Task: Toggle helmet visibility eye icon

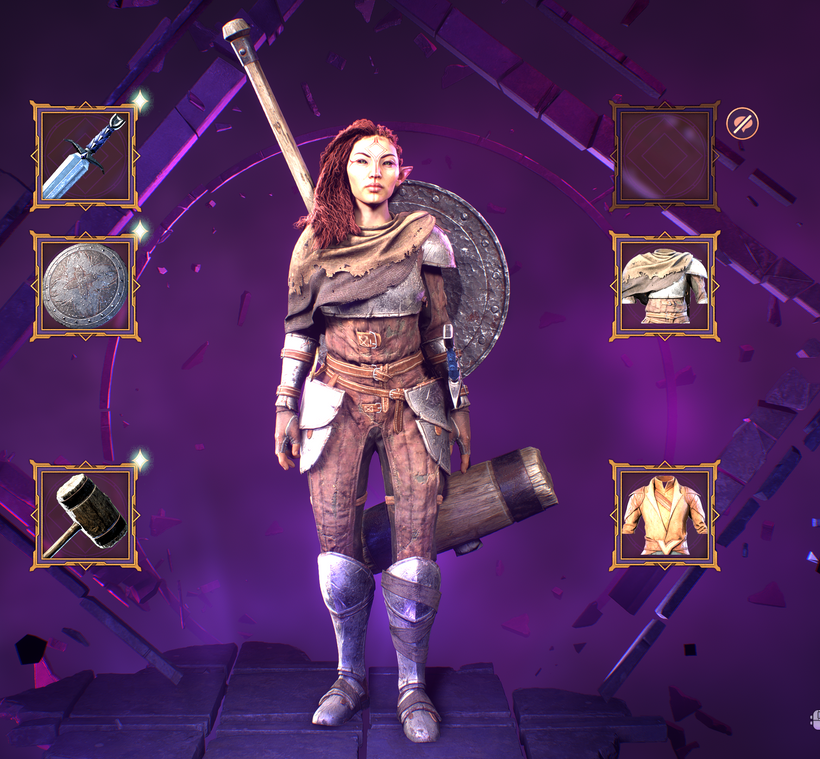Action: point(742,123)
